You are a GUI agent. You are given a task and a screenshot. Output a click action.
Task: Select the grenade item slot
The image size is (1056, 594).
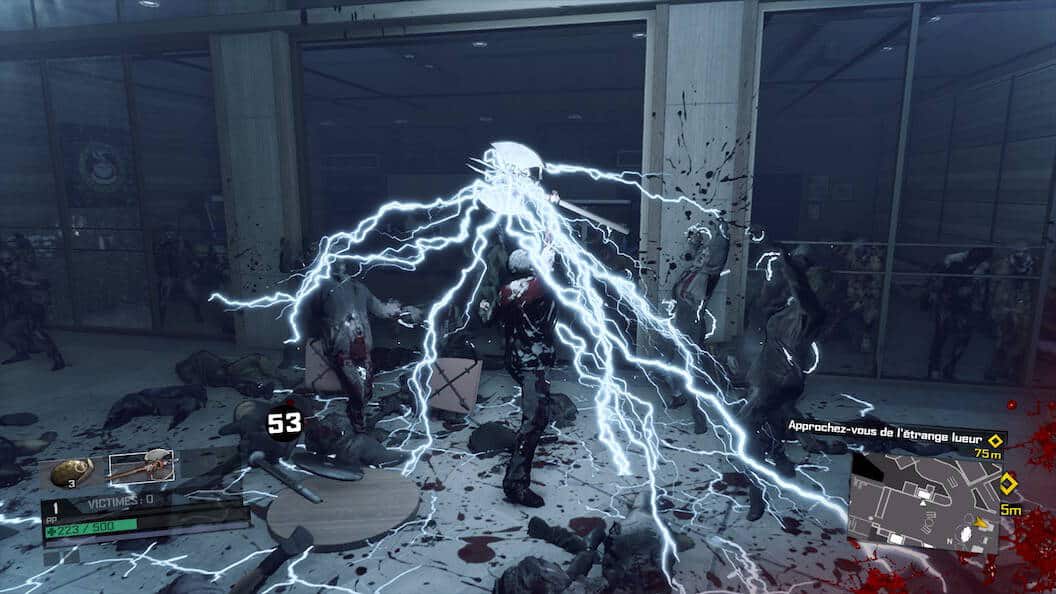(x=72, y=470)
